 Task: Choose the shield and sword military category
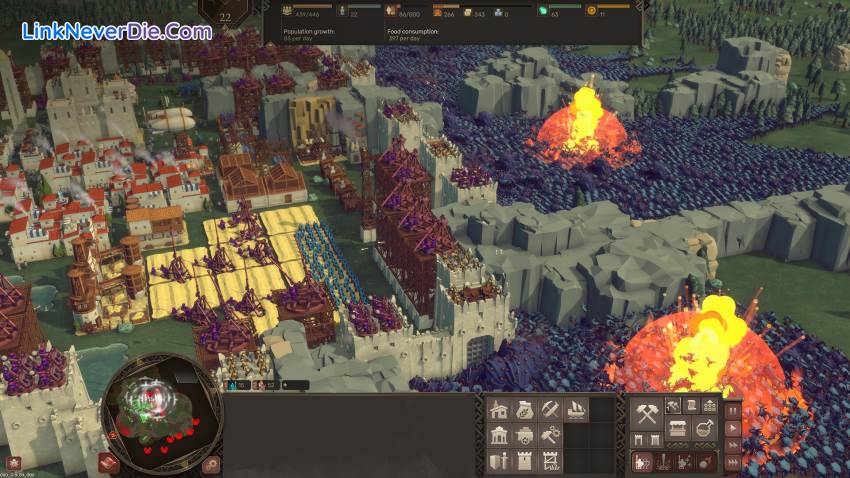499,461
